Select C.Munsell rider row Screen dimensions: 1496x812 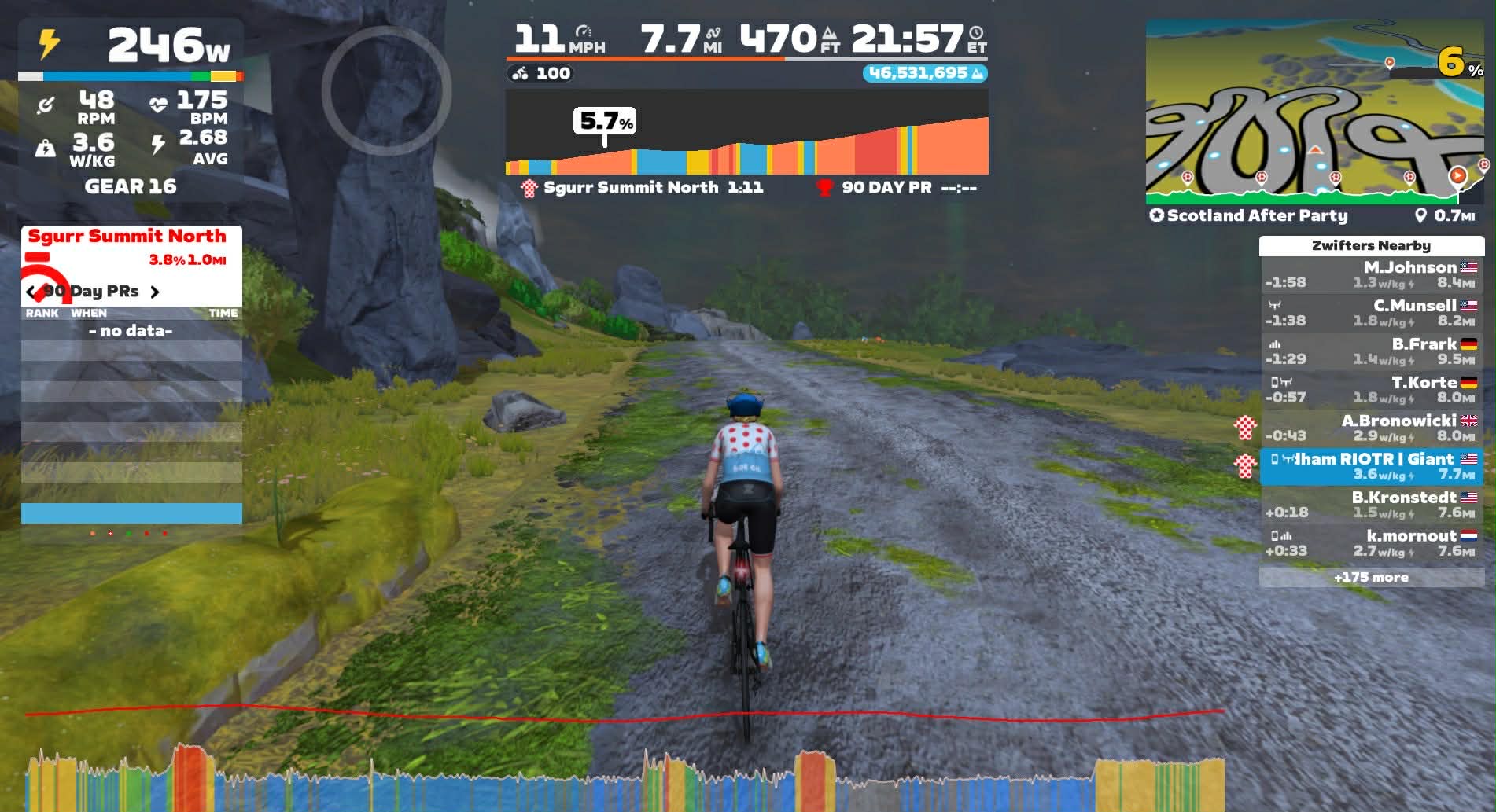click(x=1371, y=313)
